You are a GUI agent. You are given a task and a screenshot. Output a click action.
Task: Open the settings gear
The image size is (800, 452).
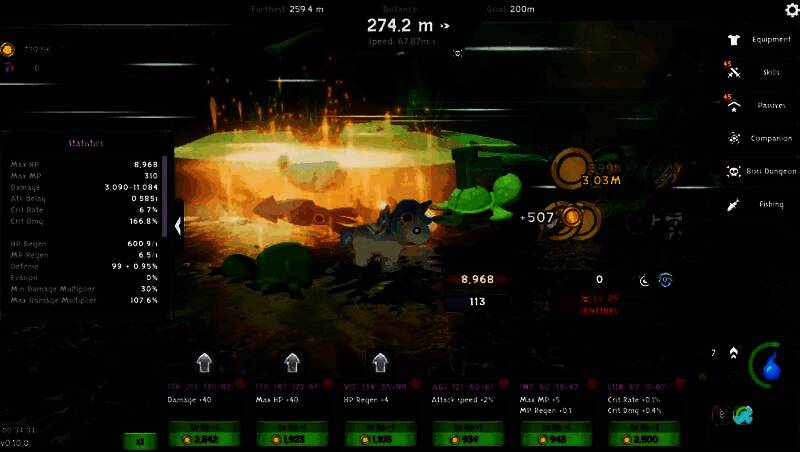point(791,11)
